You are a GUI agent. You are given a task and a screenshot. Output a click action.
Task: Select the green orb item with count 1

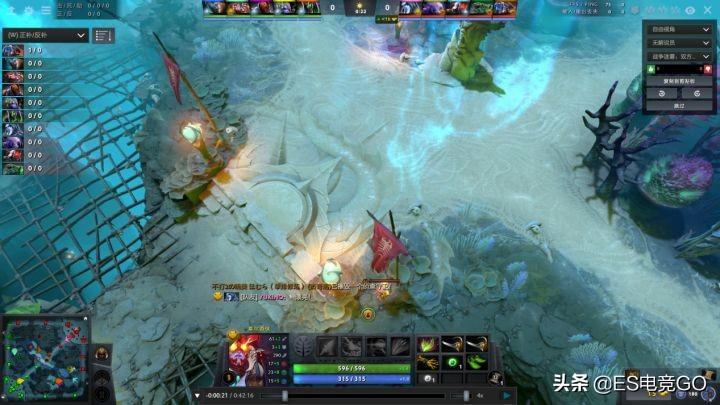pyautogui.click(x=451, y=361)
